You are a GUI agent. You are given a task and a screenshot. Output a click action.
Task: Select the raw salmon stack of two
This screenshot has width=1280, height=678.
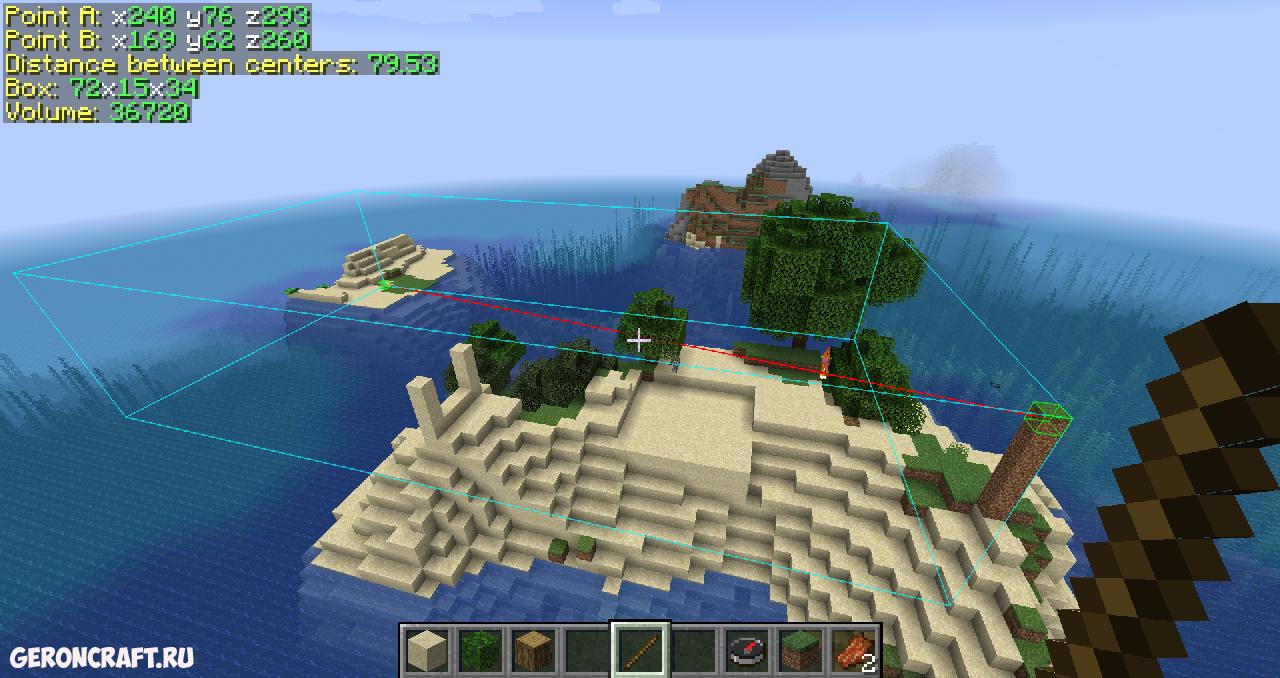[x=853, y=650]
